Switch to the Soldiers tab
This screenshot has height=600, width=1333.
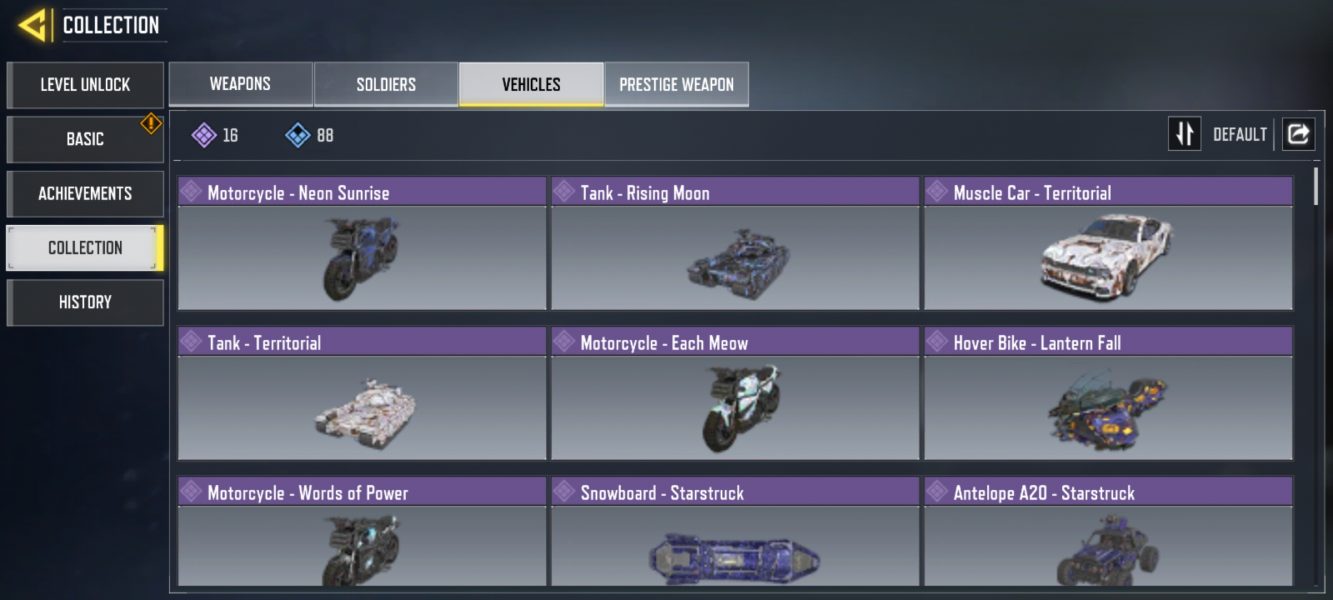tap(386, 84)
